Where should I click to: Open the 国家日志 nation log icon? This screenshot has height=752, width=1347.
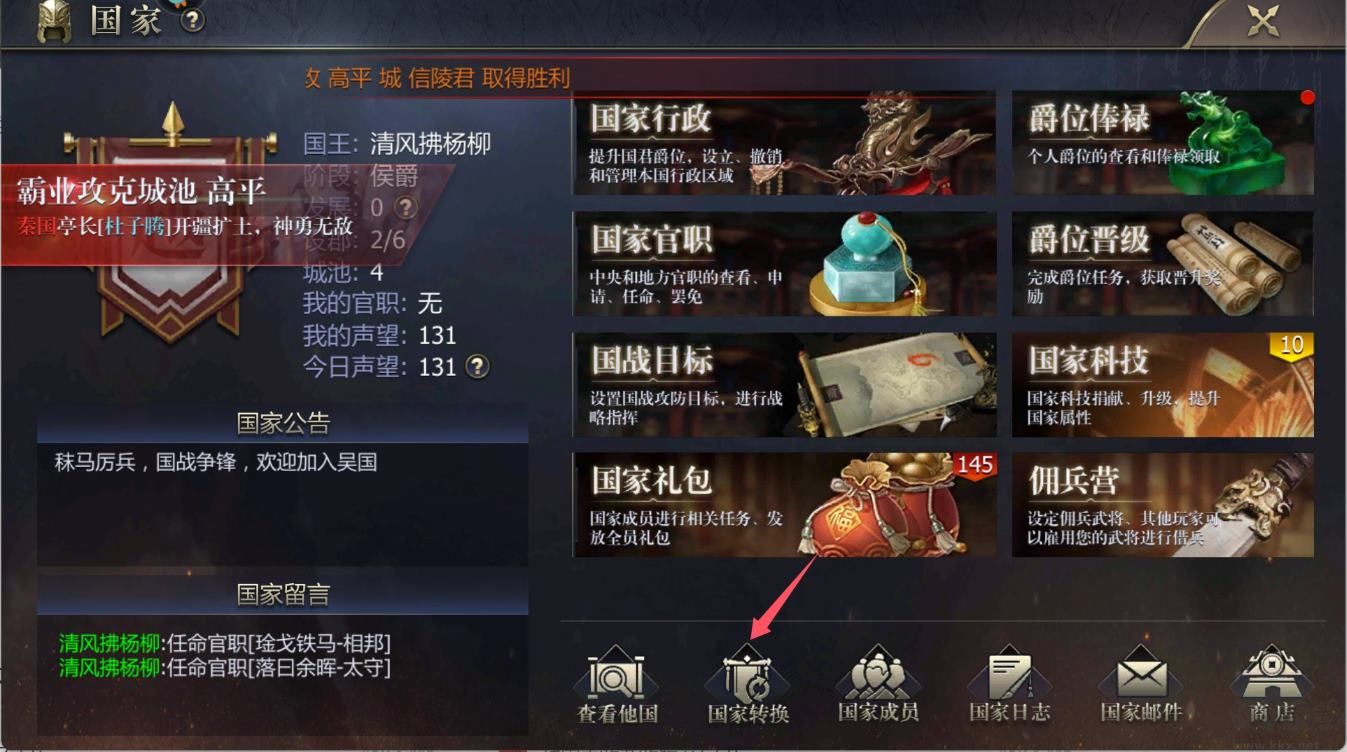1007,680
